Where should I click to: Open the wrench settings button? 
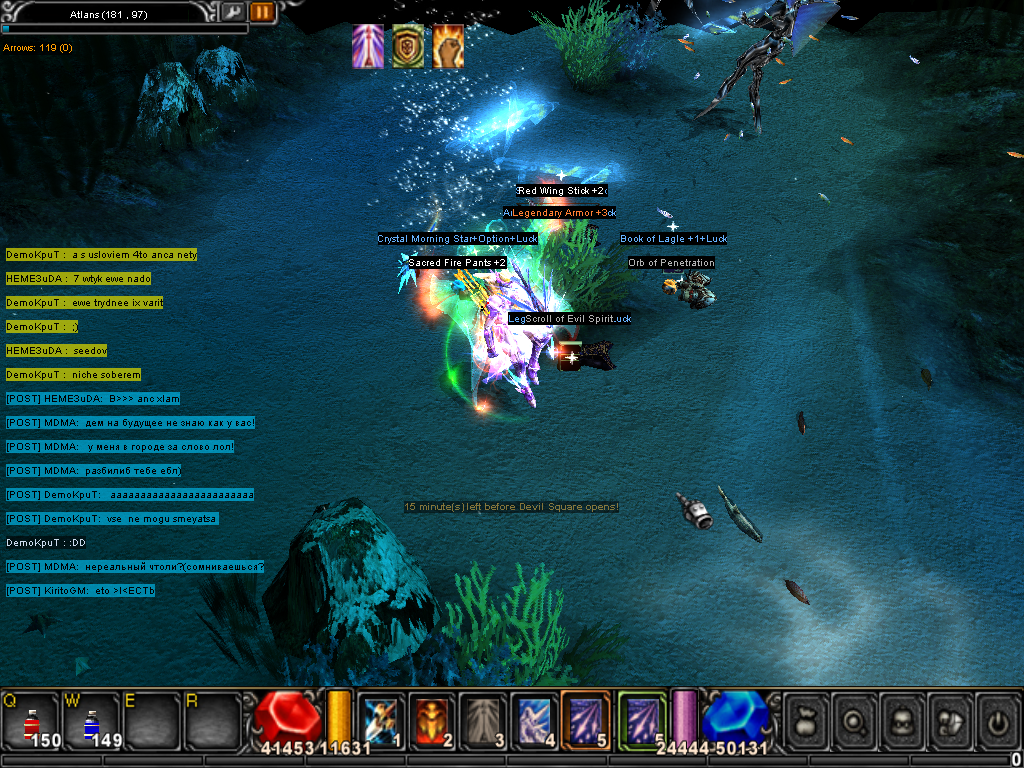point(232,12)
